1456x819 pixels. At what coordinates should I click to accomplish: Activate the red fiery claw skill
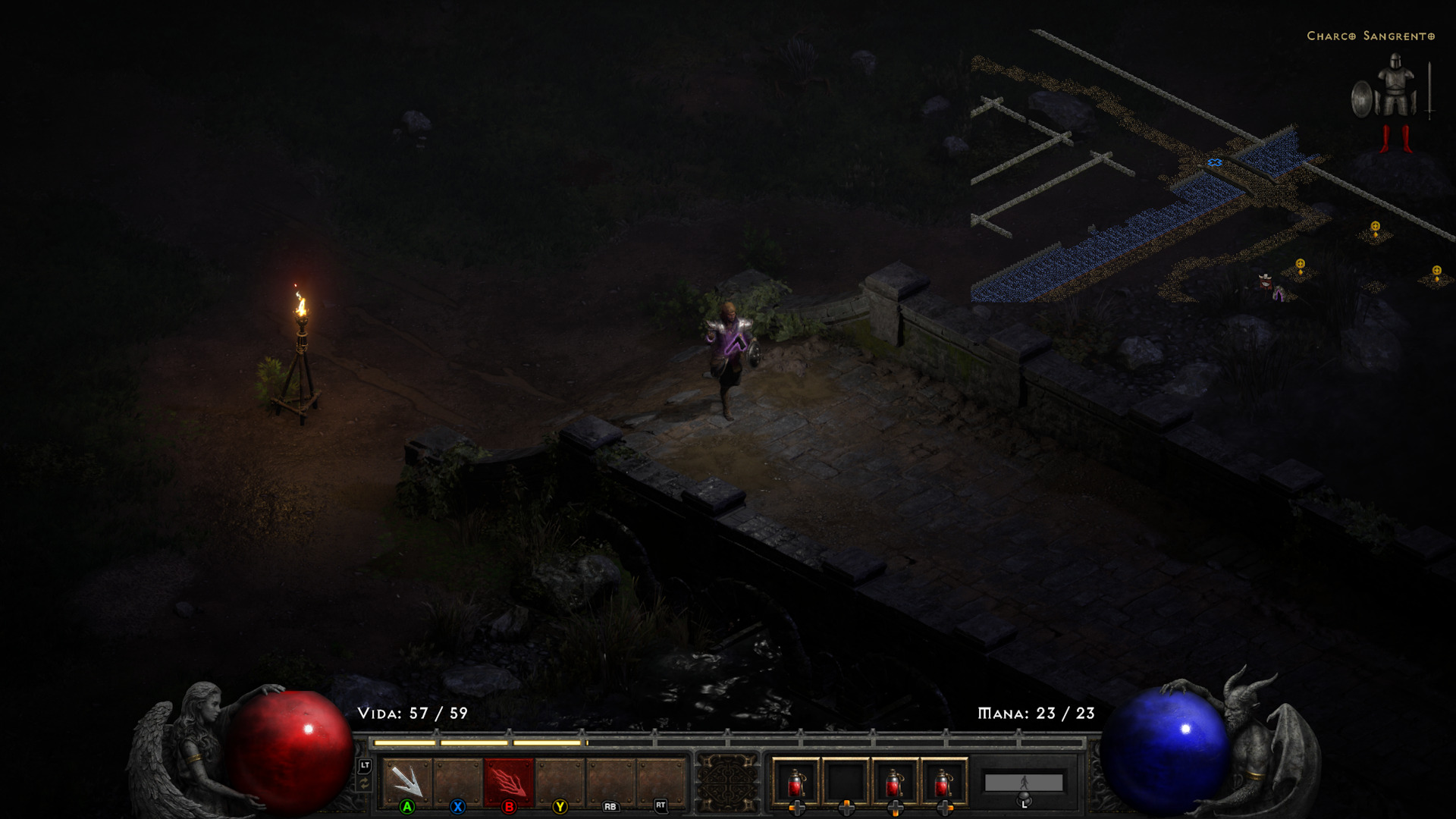509,781
